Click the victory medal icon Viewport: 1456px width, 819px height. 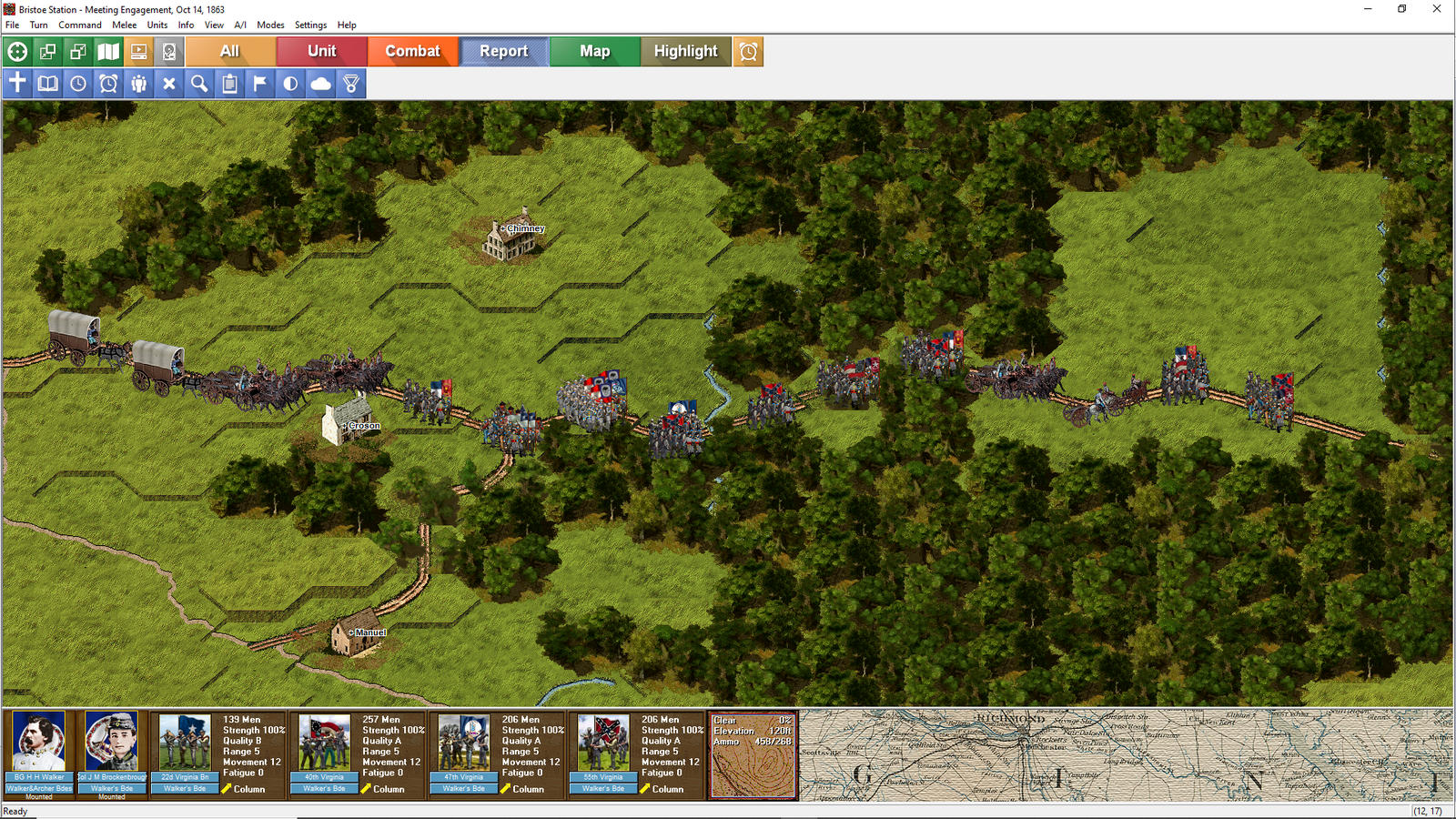coord(349,84)
